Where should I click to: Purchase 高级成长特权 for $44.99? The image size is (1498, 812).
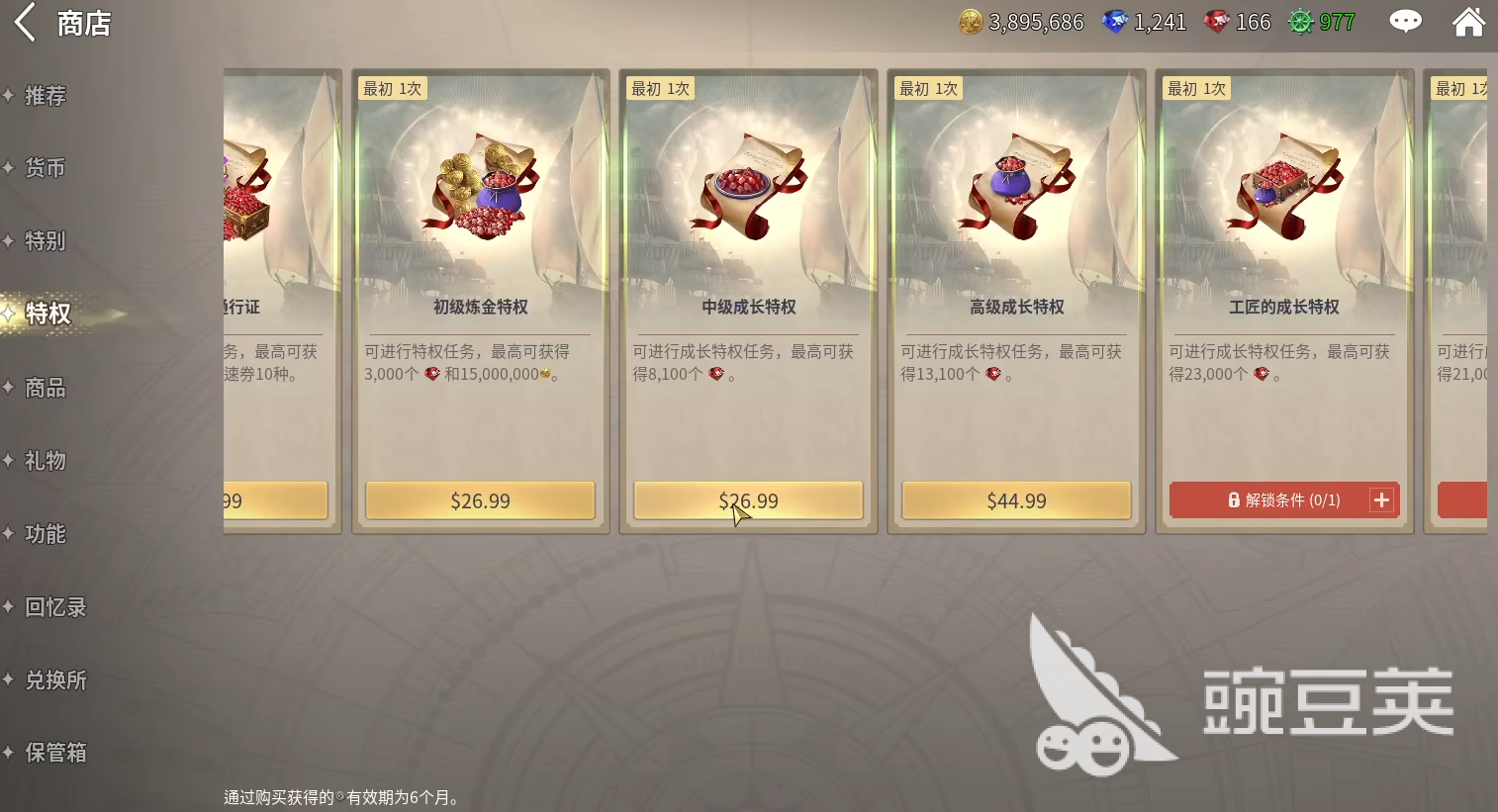(x=1015, y=500)
